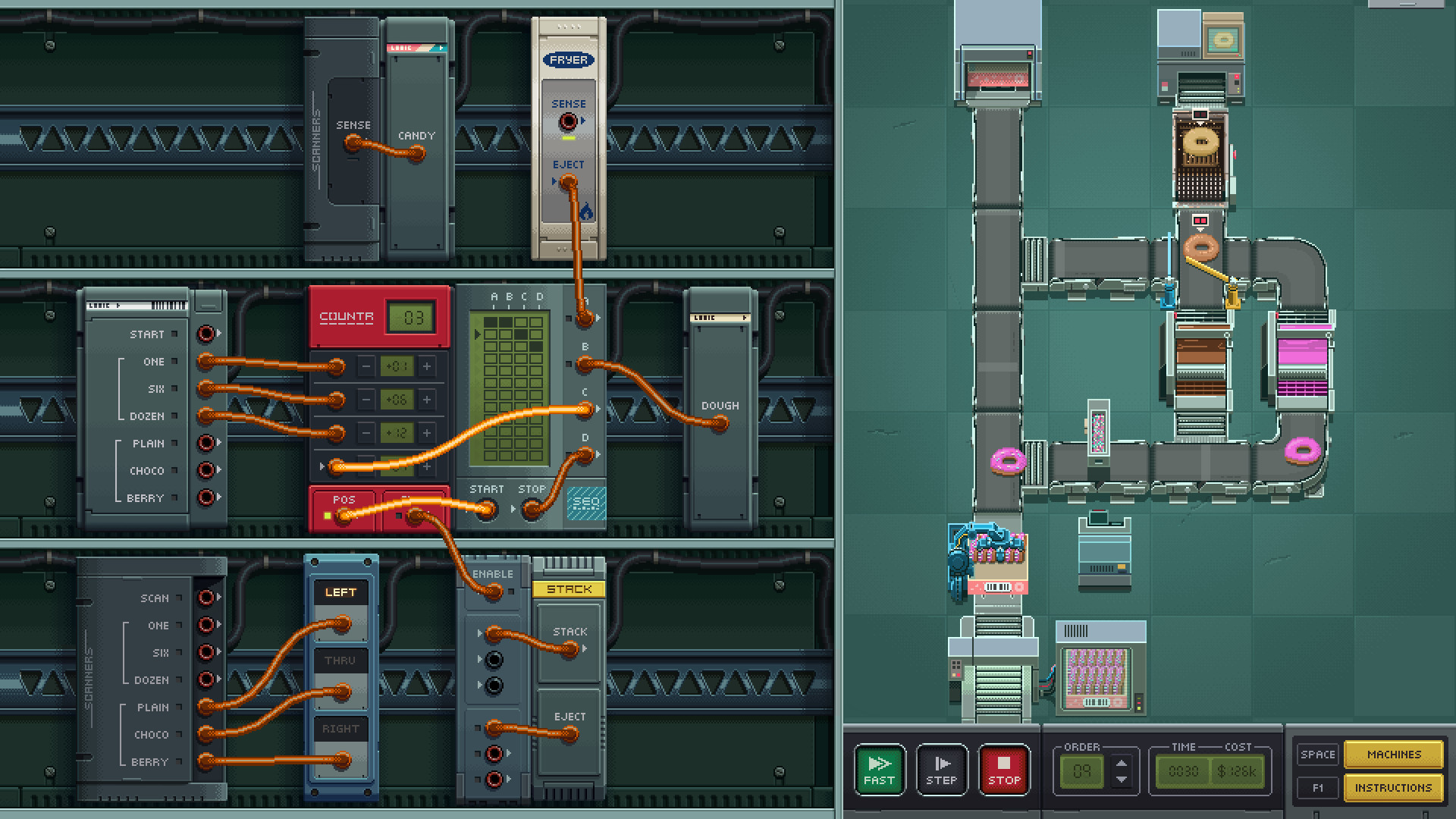Screen dimensions: 1456x819
Task: Click the EJECT port on the FRYER module
Action: pos(568,181)
